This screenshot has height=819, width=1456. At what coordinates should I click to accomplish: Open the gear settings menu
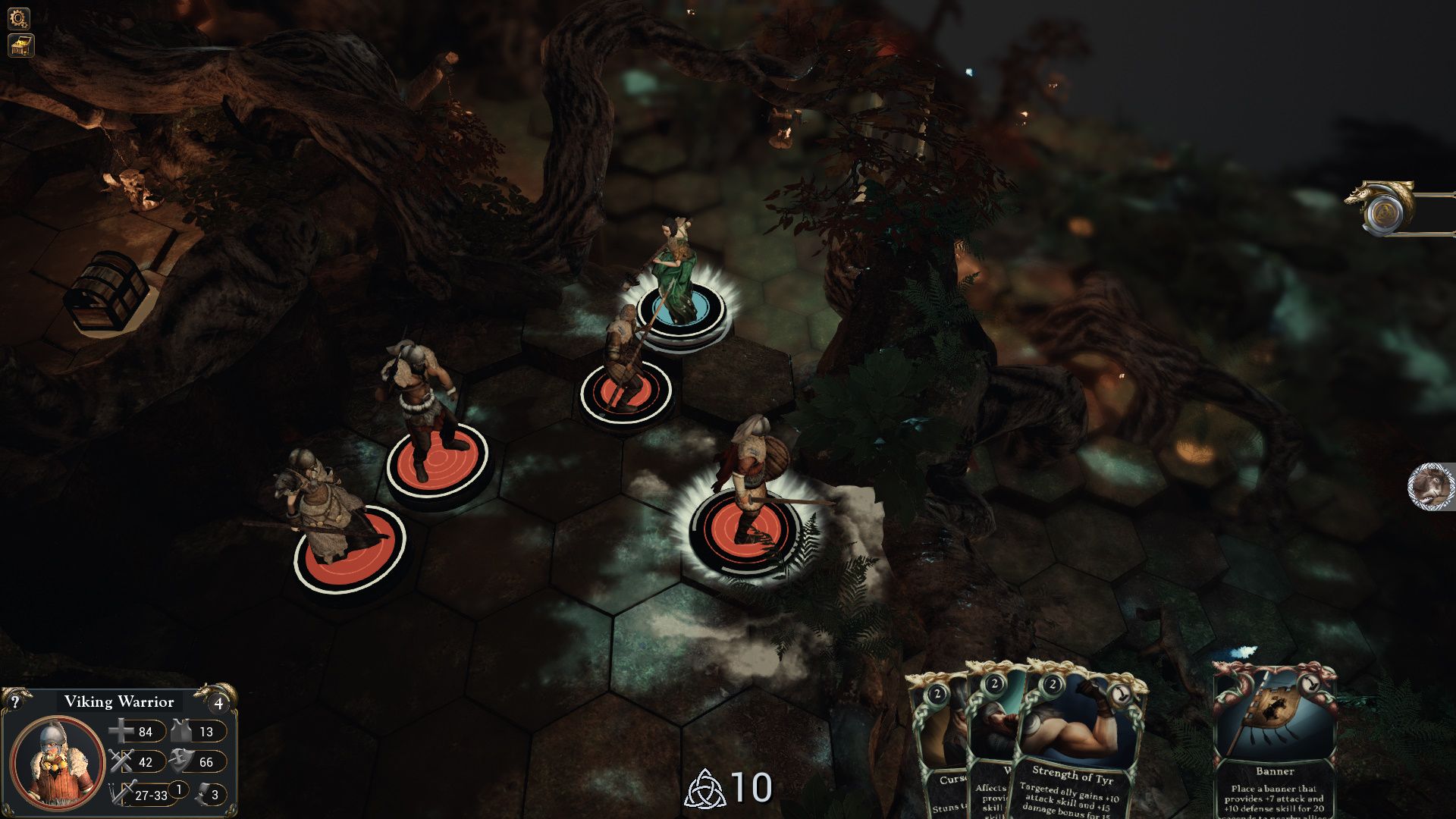19,18
